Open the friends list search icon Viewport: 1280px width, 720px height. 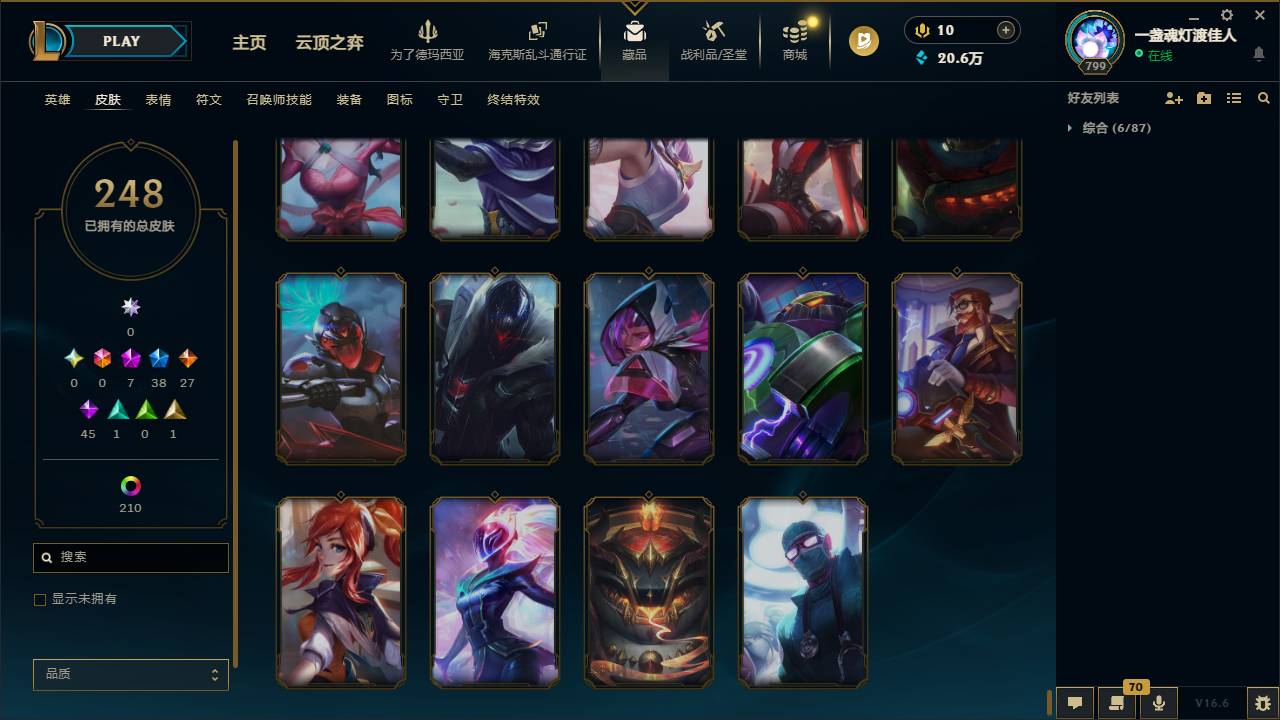pyautogui.click(x=1264, y=97)
